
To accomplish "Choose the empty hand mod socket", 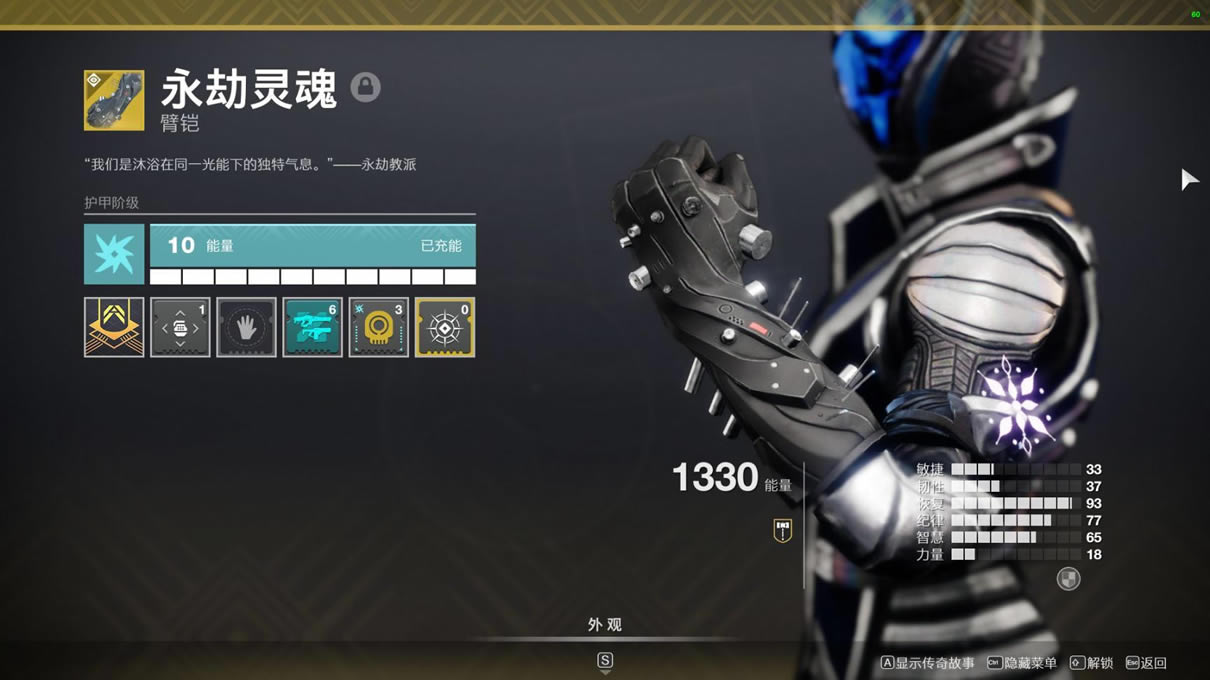I will pyautogui.click(x=246, y=327).
